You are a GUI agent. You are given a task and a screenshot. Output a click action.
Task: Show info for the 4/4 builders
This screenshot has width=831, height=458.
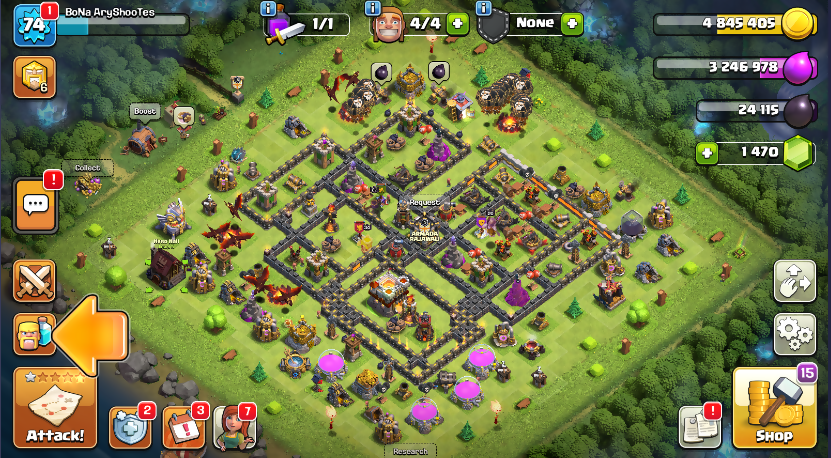373,9
